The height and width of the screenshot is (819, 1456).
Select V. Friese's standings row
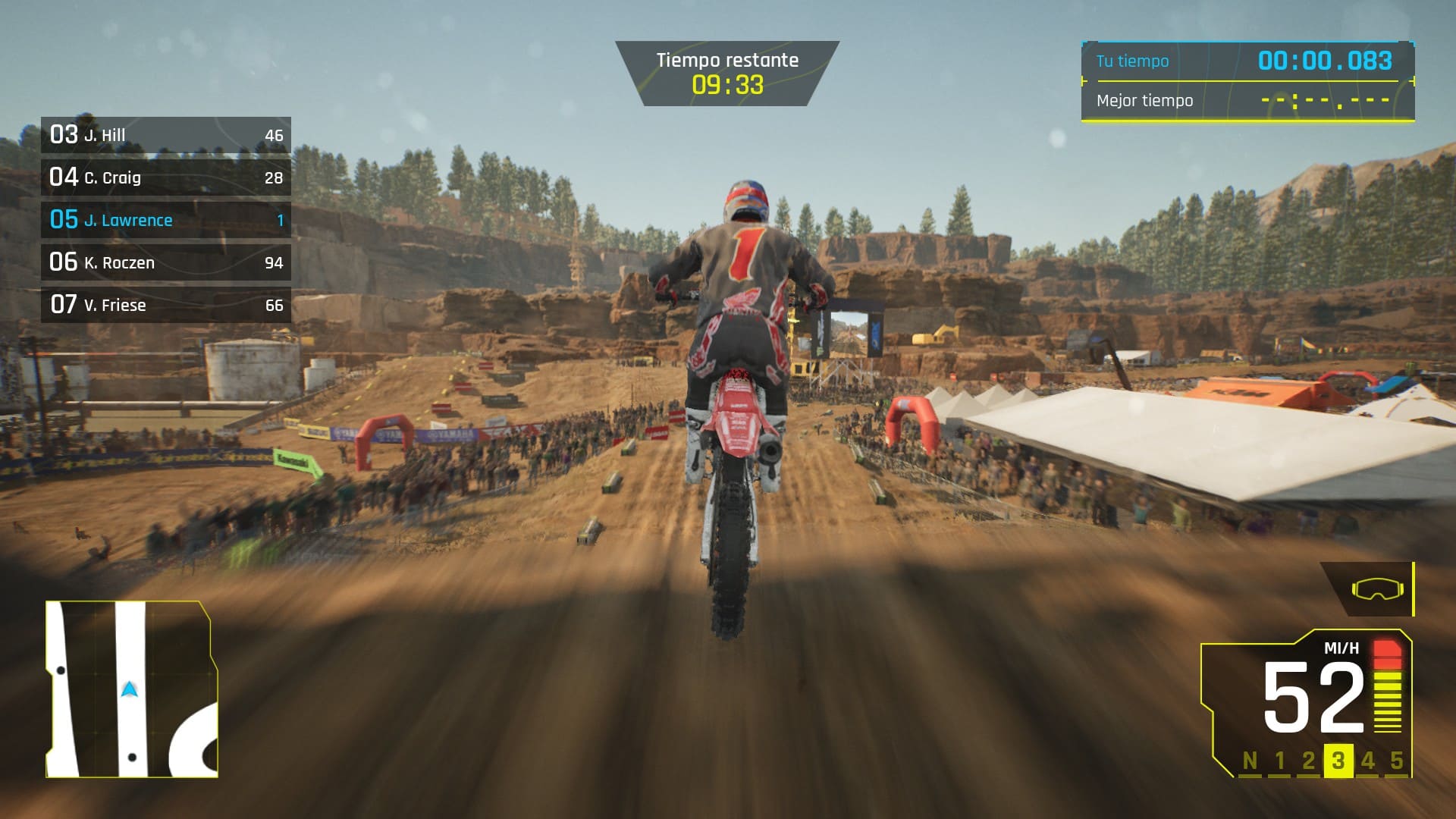(165, 306)
